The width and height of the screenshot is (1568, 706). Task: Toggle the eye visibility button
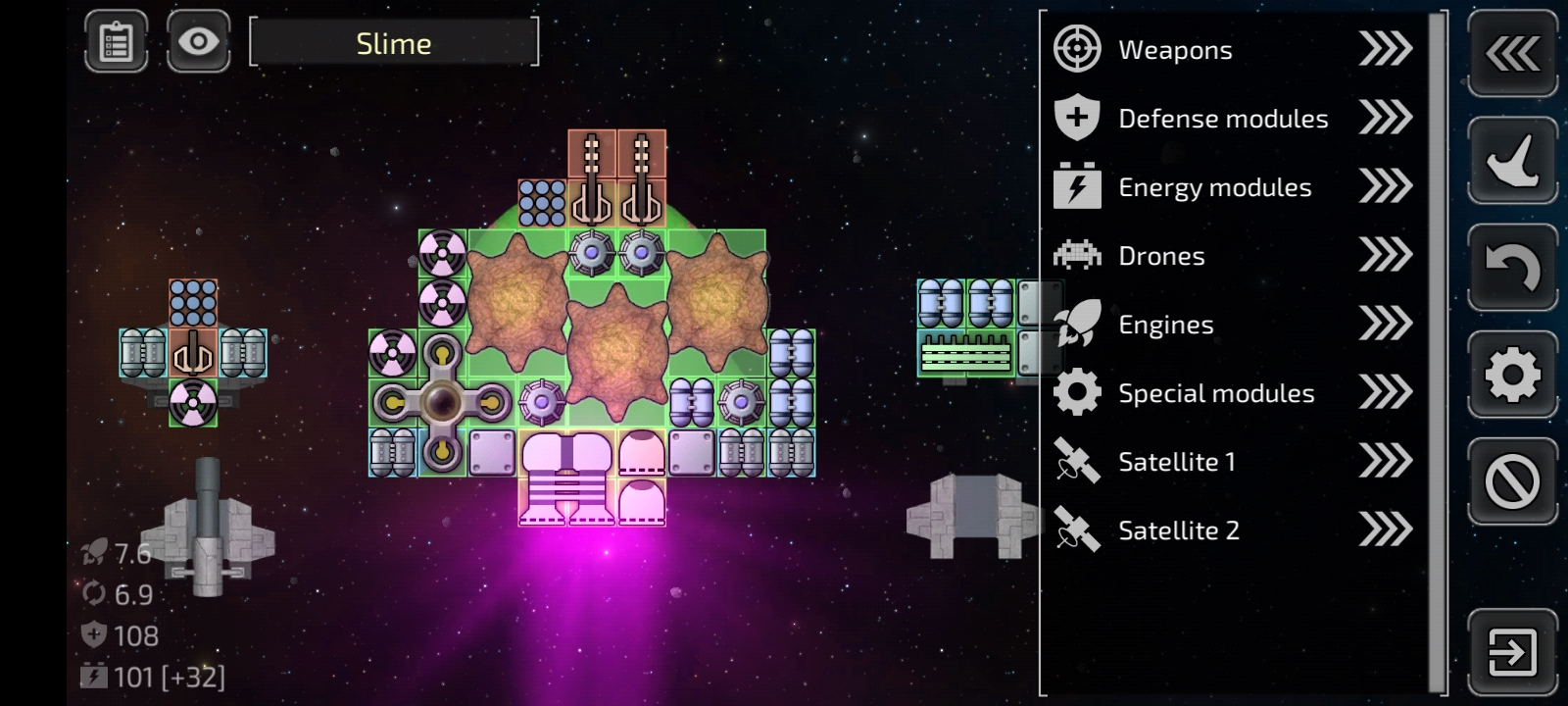pyautogui.click(x=199, y=42)
